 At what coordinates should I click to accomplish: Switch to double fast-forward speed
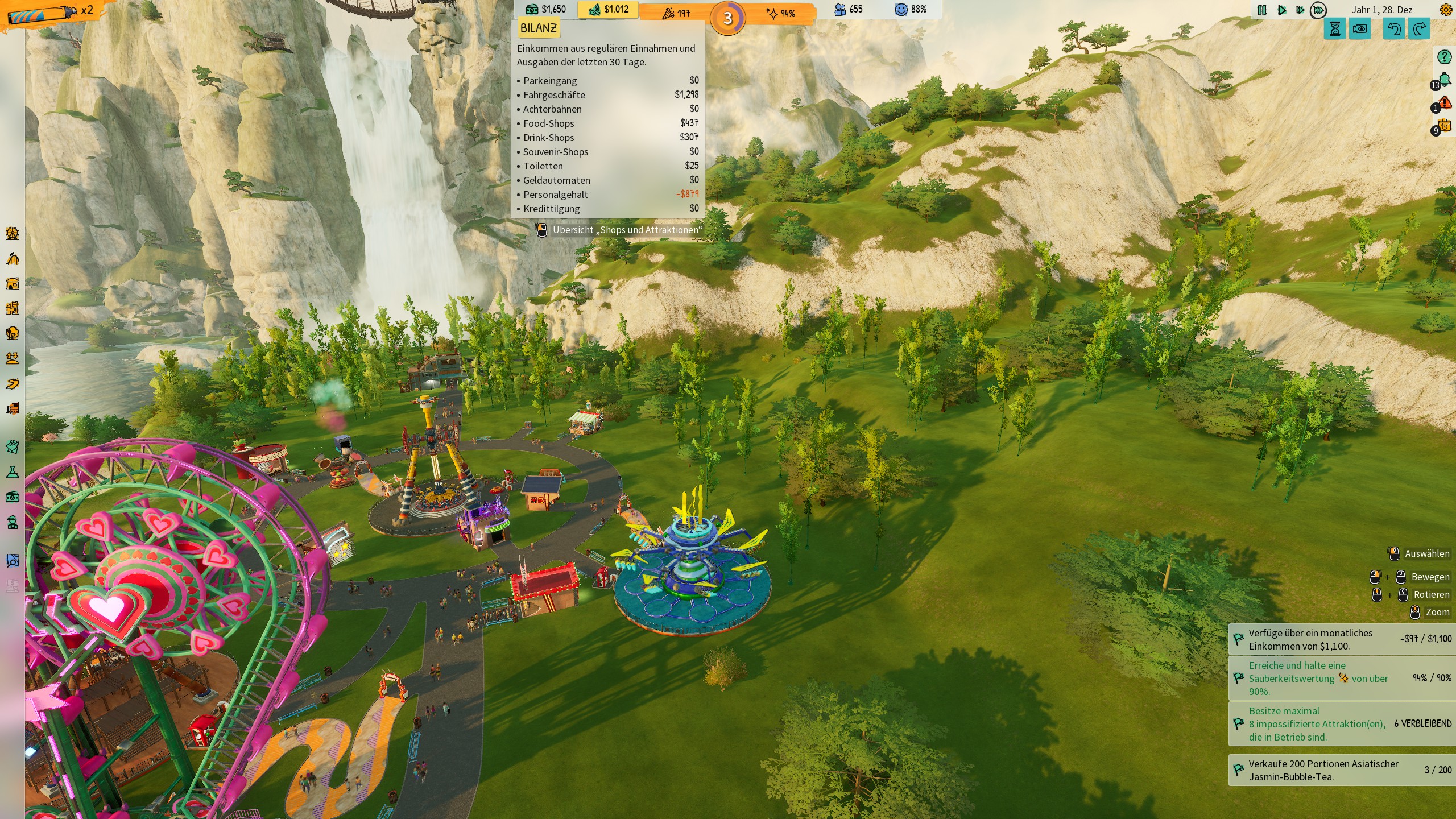pyautogui.click(x=1300, y=10)
